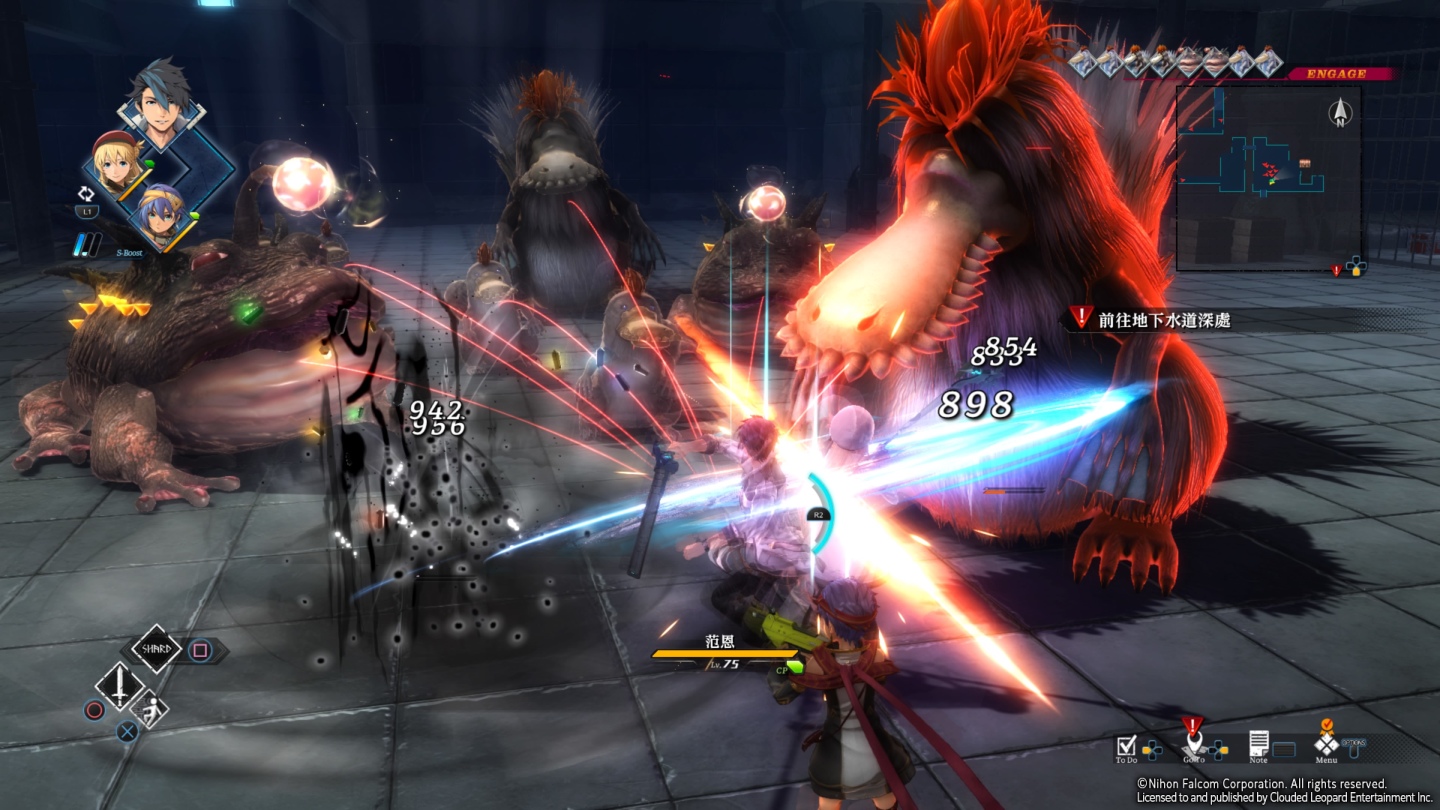Open the minimap
The height and width of the screenshot is (810, 1440).
pyautogui.click(x=1268, y=178)
